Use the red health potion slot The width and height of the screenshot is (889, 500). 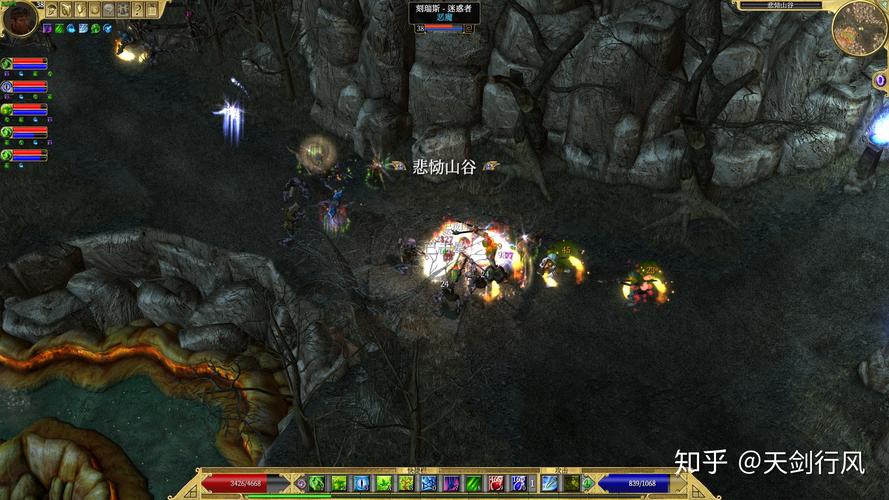[495, 484]
